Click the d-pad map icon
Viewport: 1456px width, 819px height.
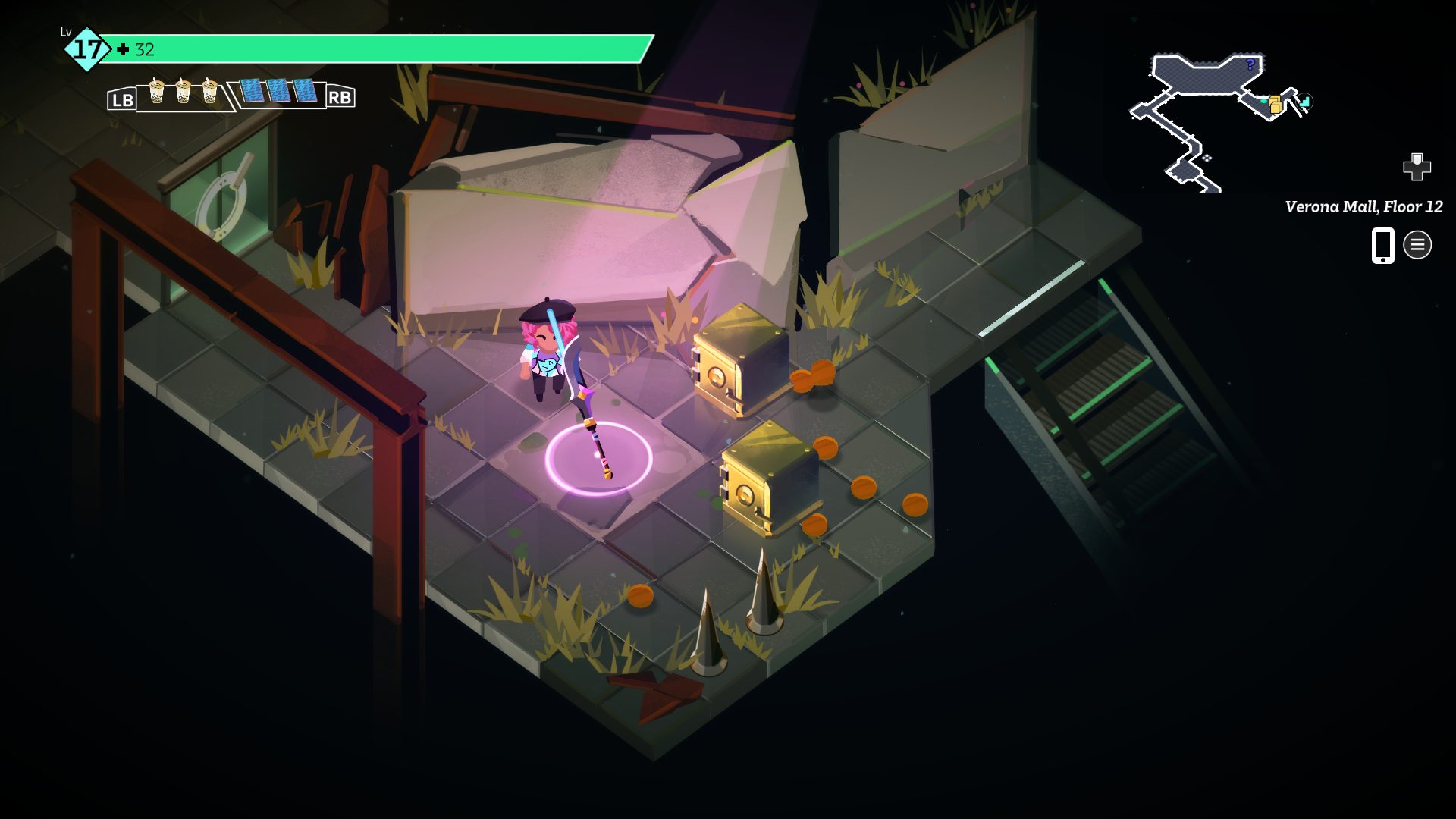pyautogui.click(x=1416, y=167)
